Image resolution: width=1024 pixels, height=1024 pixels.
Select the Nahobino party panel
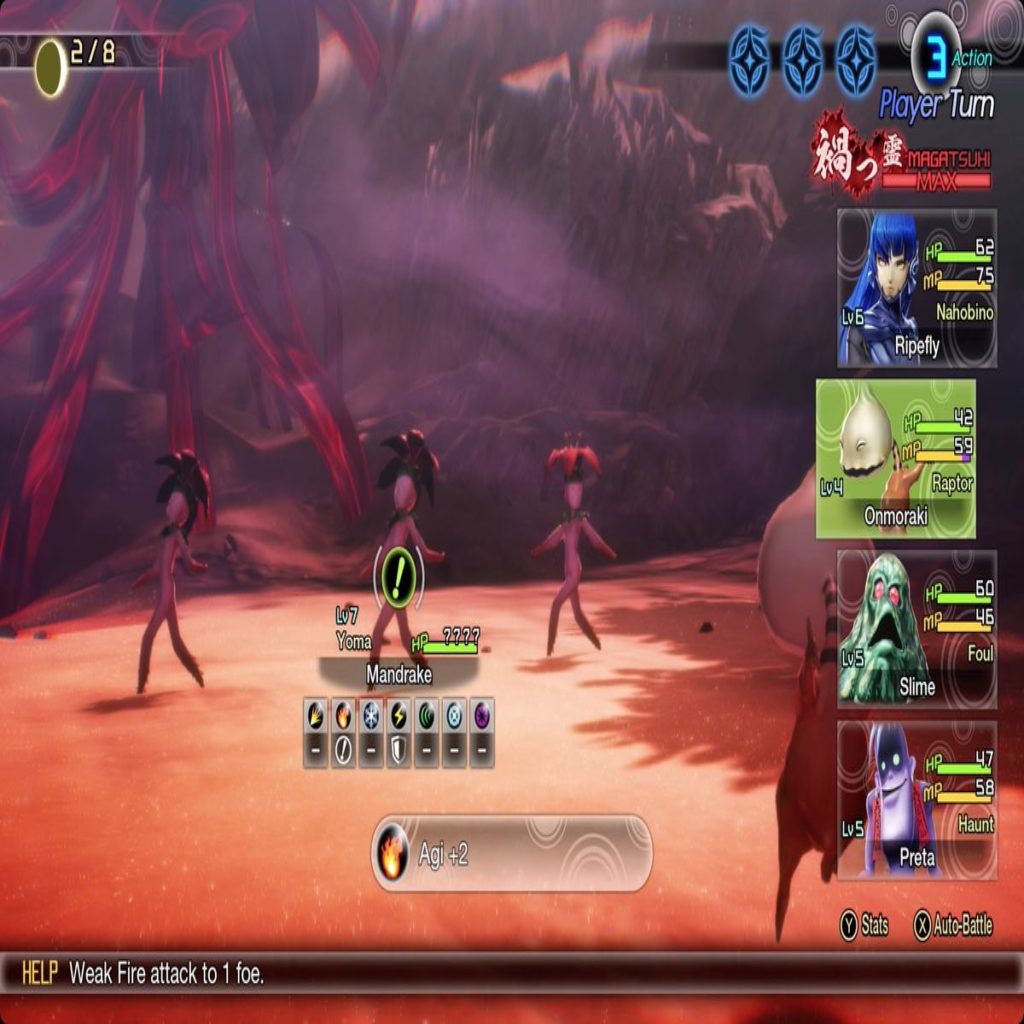pyautogui.click(x=917, y=288)
